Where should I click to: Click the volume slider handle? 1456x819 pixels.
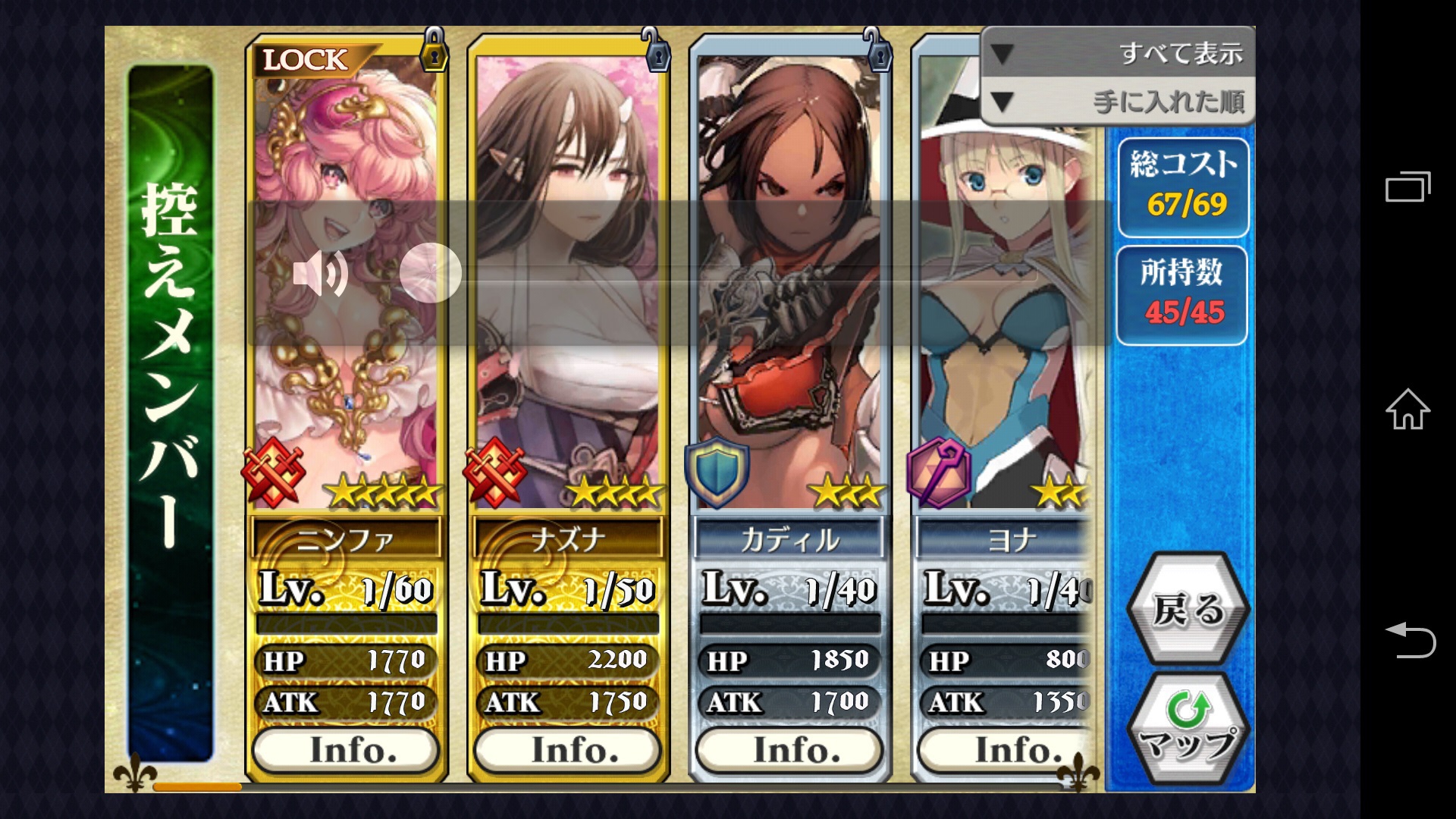point(431,273)
